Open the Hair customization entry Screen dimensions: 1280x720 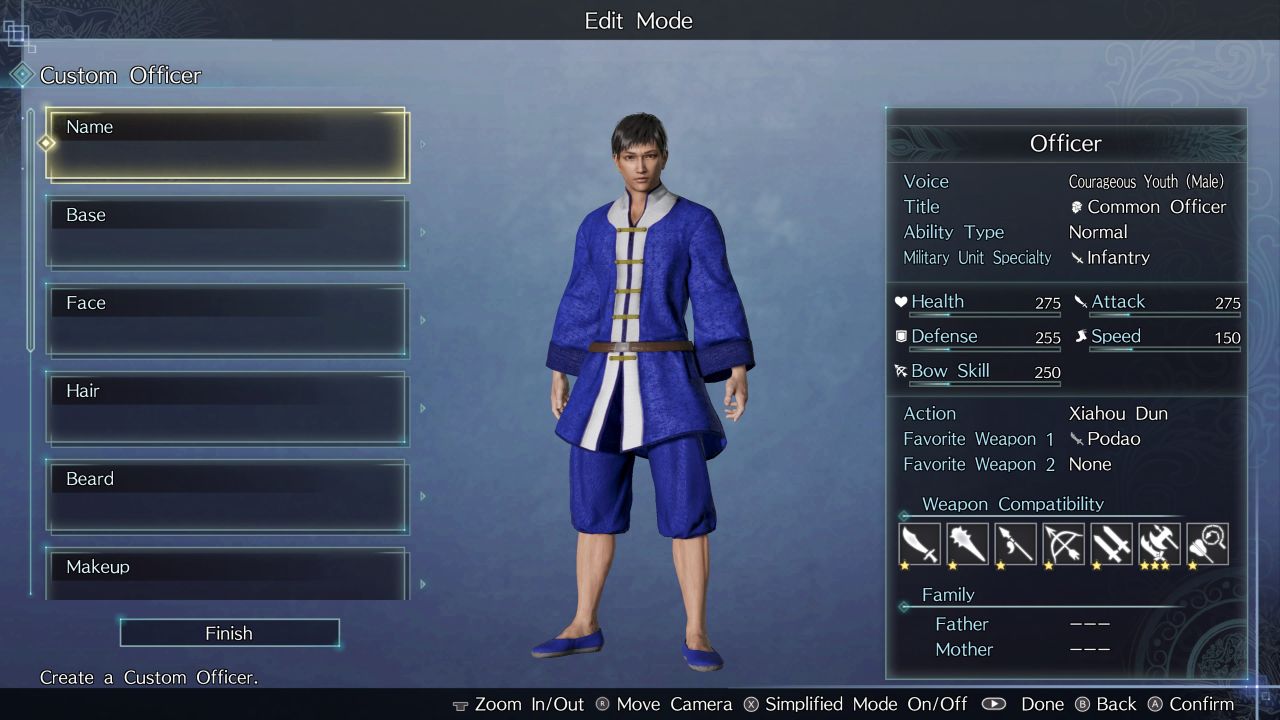[x=227, y=409]
